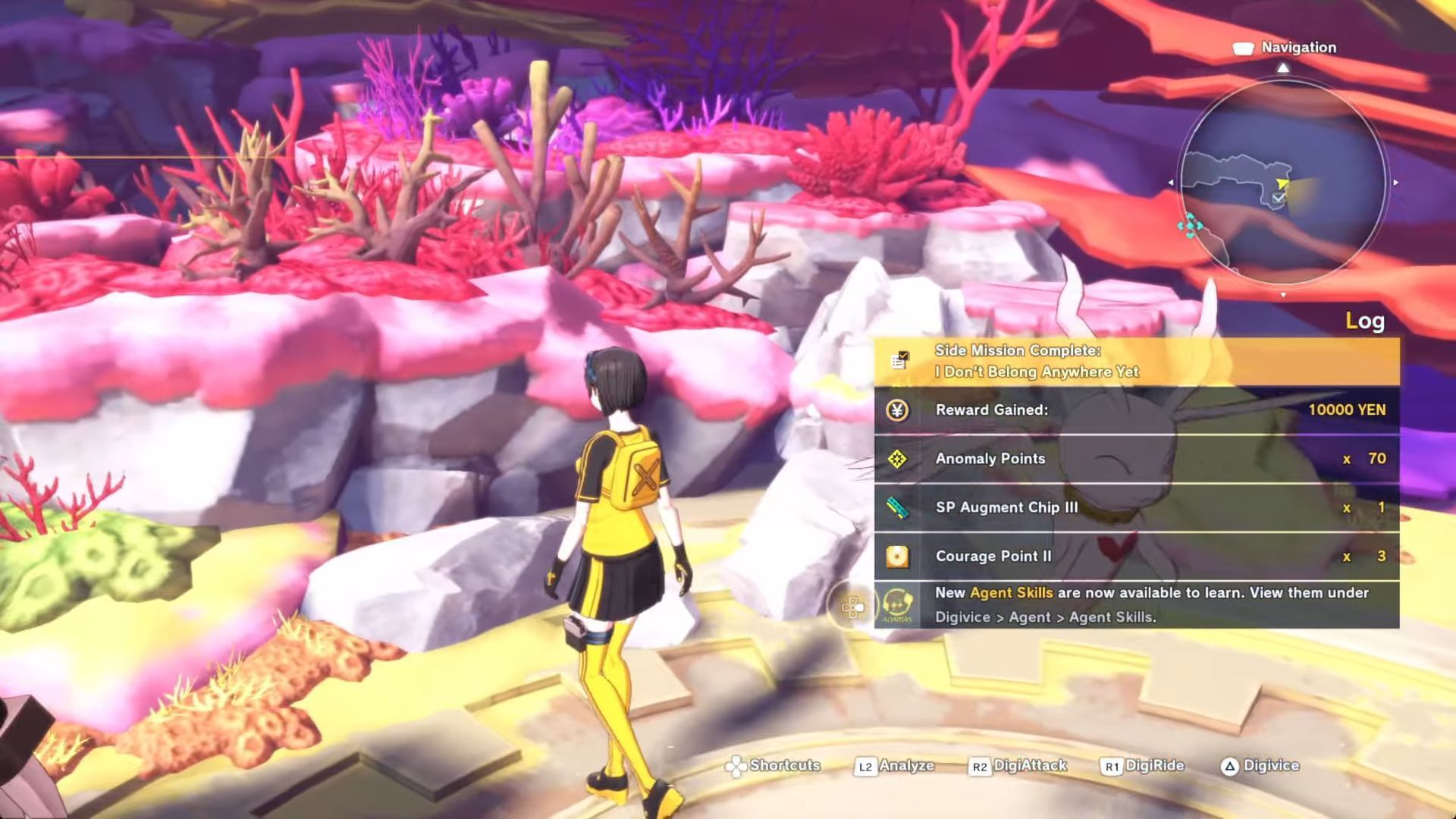Click the Navigation label above the minimap
Image resolution: width=1456 pixels, height=819 pixels.
1298,48
